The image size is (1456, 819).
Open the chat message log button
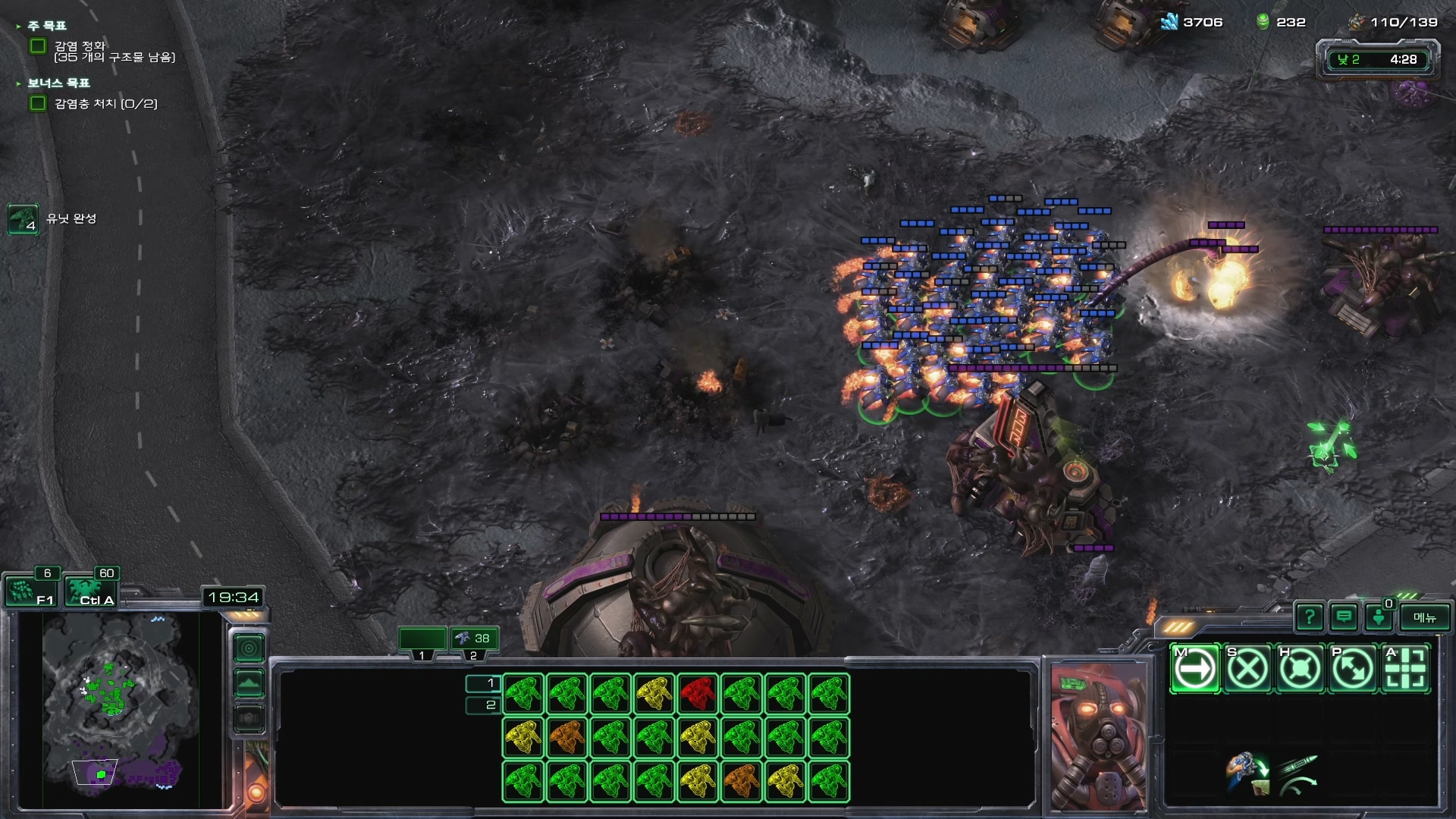tap(1344, 617)
